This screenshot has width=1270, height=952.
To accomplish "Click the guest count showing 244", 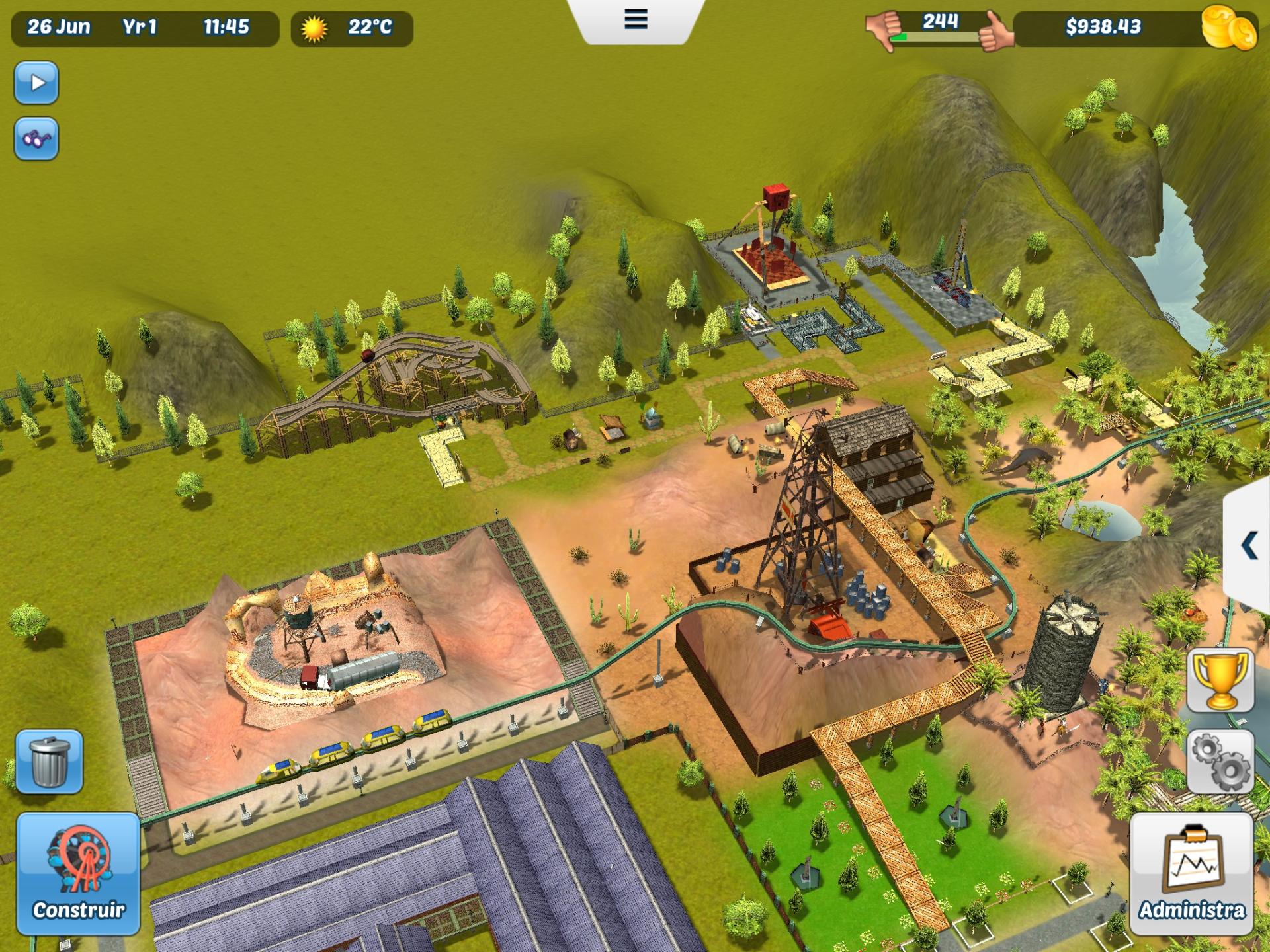I will [942, 20].
